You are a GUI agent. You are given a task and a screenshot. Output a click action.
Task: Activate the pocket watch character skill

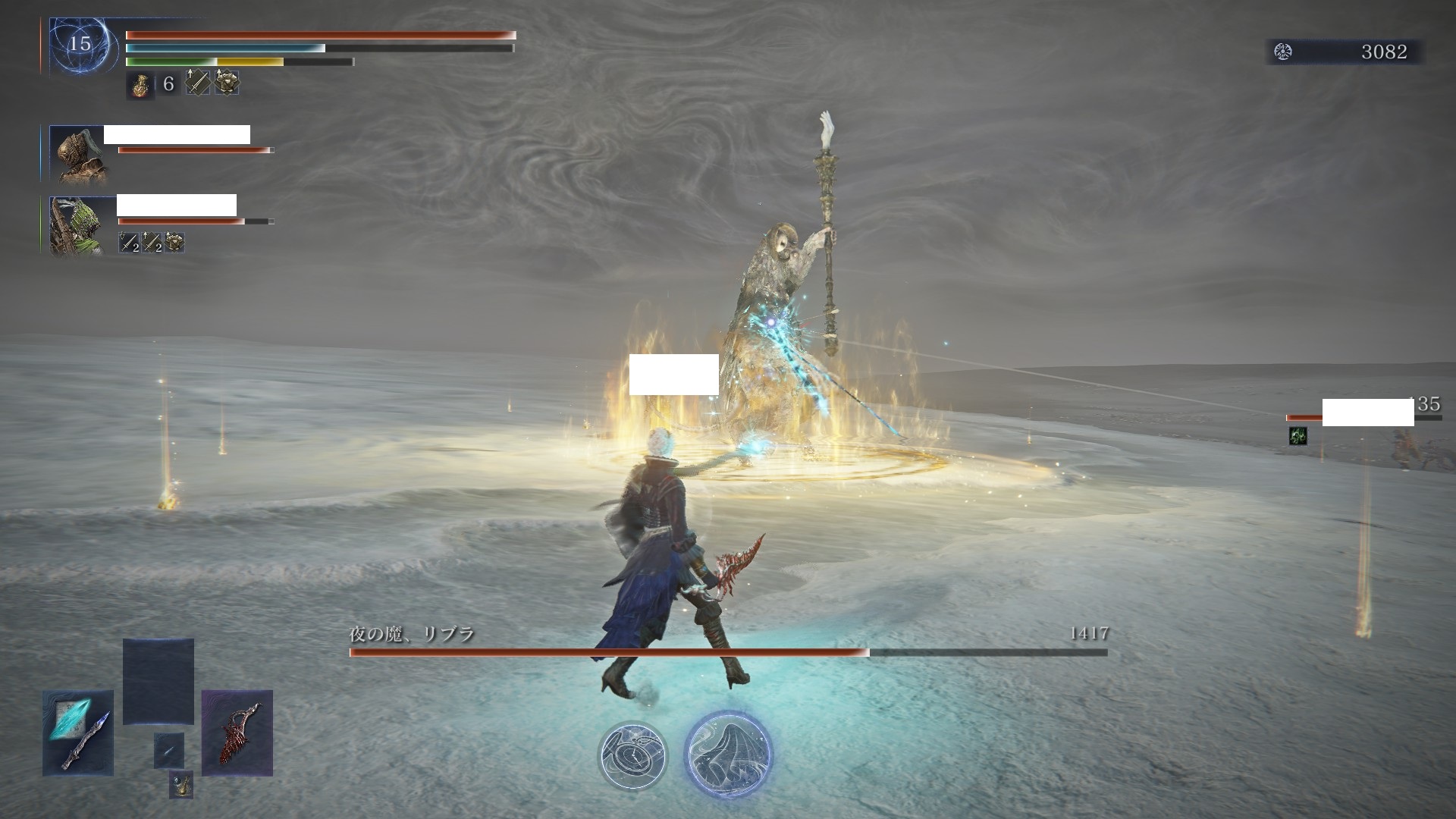pos(632,755)
